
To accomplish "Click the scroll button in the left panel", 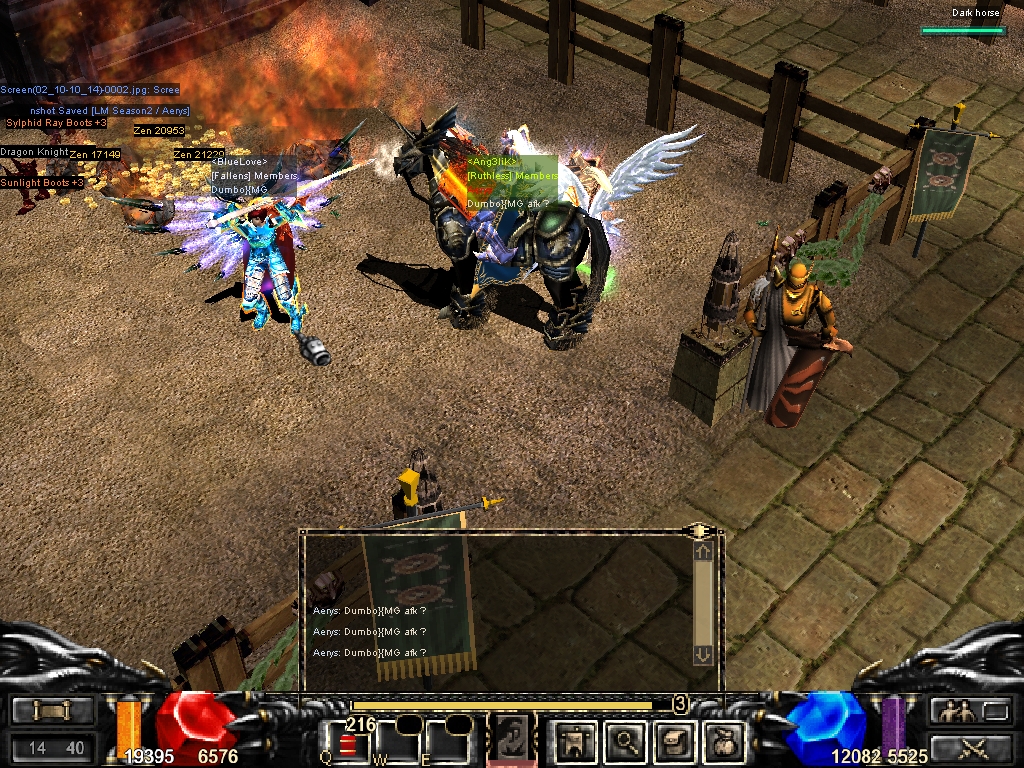I will pos(53,711).
